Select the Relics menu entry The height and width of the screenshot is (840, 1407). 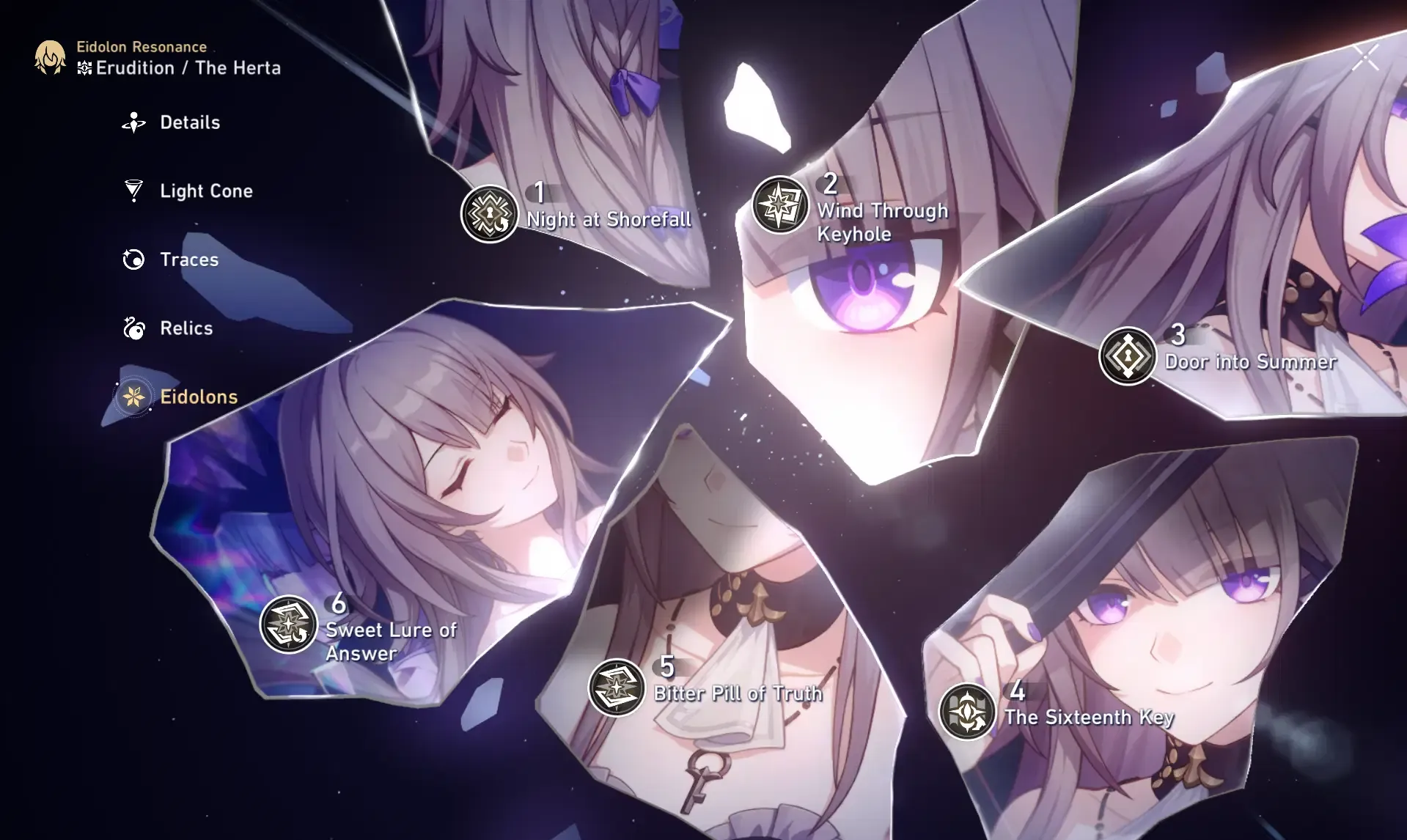click(x=185, y=328)
